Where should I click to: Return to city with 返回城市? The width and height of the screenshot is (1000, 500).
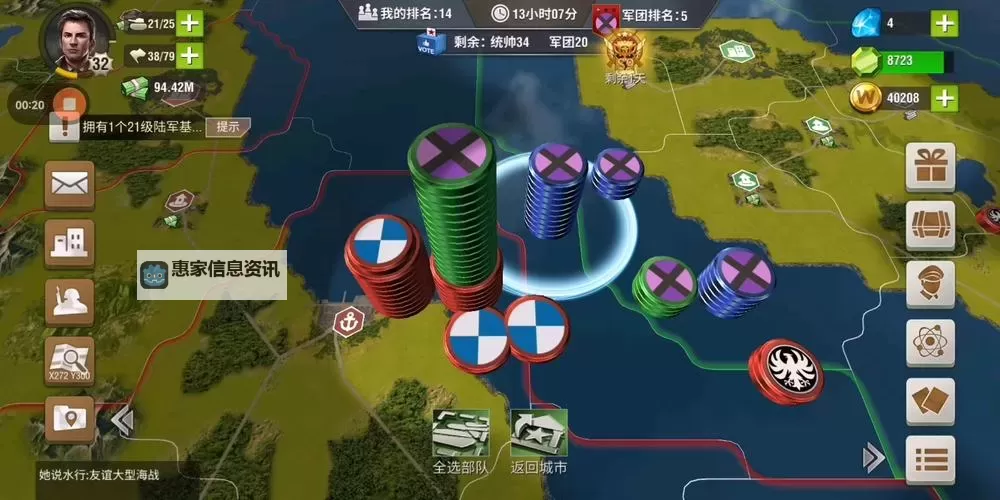pos(538,441)
